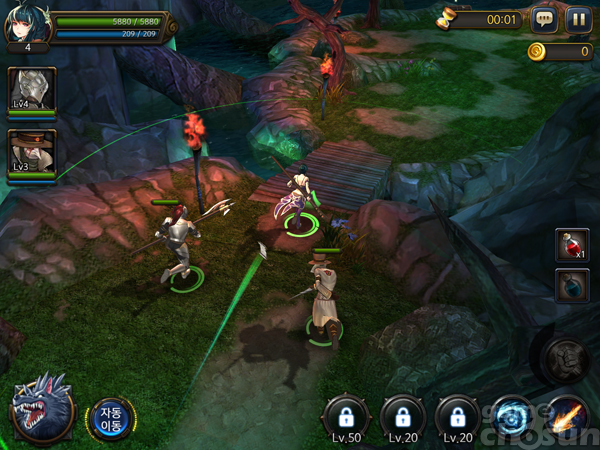The image size is (600, 450).
Task: Hit the basic attack button
Action: pos(567,357)
